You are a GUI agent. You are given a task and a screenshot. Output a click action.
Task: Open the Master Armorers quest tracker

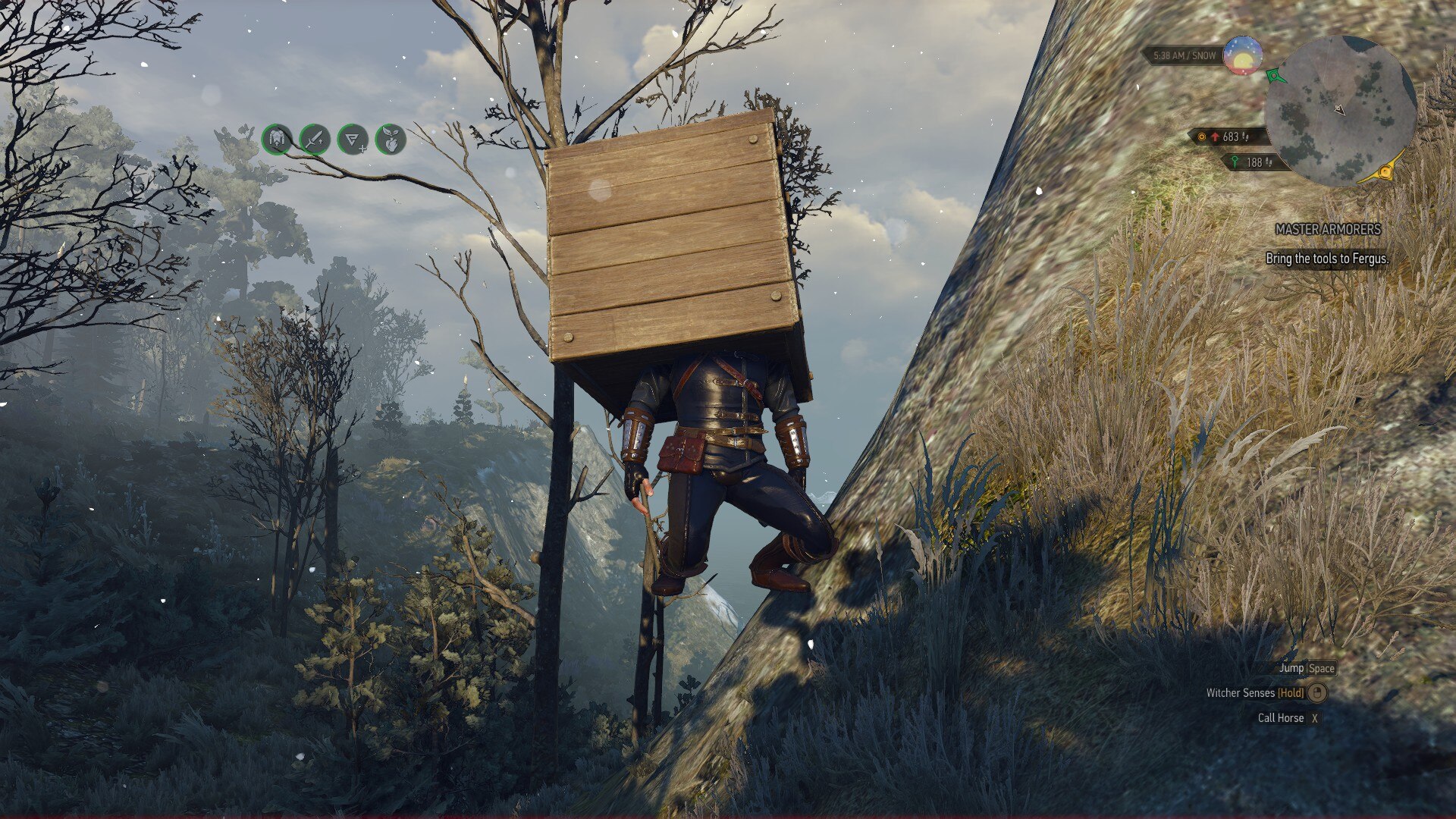(1328, 229)
